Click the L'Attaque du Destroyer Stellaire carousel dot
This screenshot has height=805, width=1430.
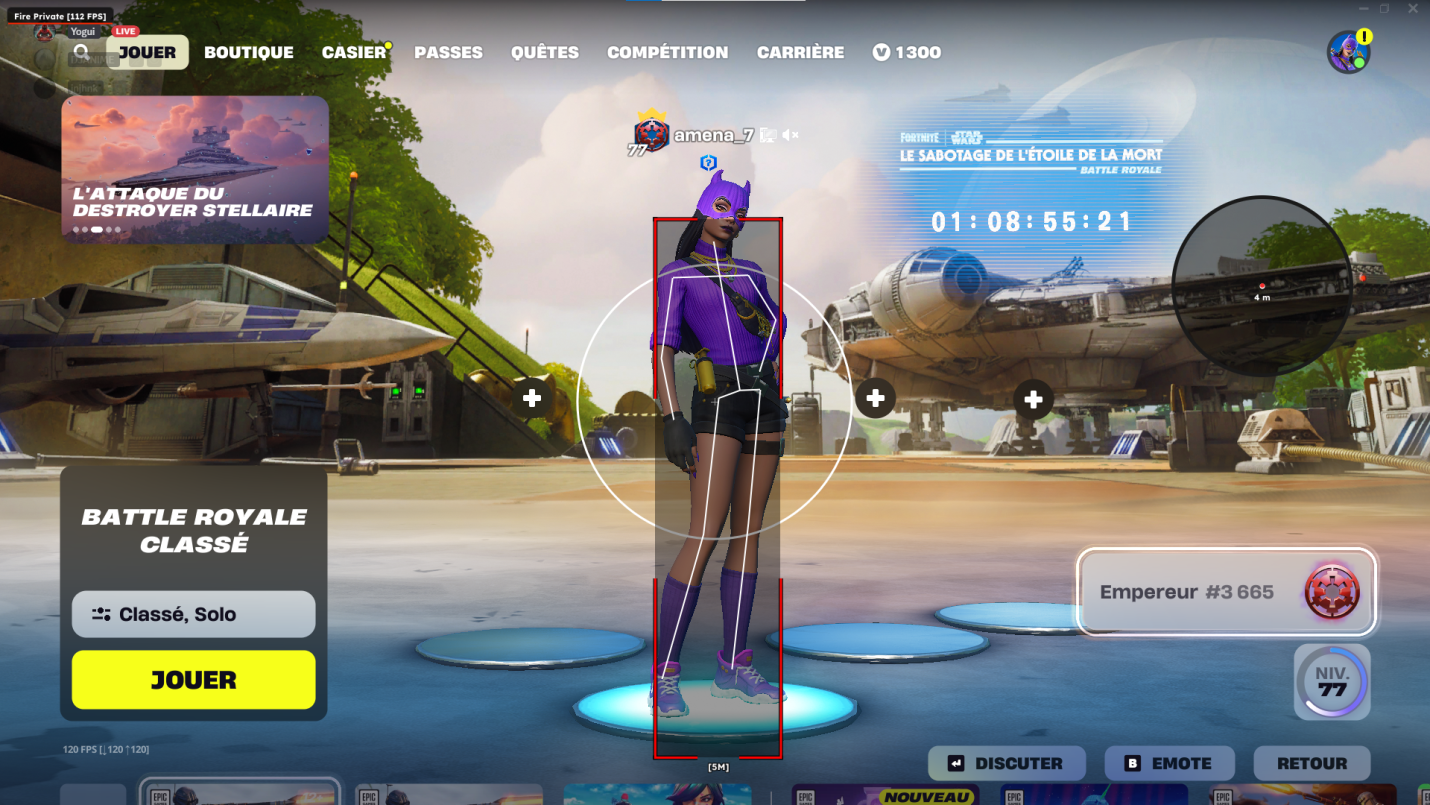(95, 229)
